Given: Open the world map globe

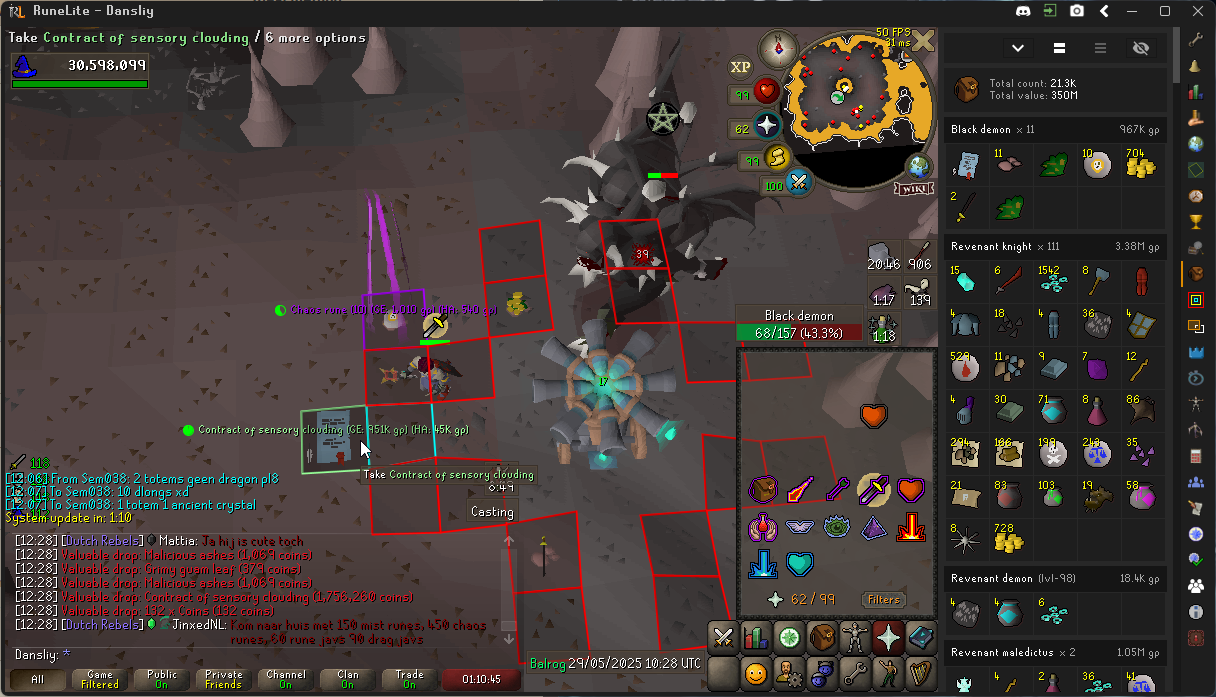Looking at the screenshot, I should click(x=918, y=166).
